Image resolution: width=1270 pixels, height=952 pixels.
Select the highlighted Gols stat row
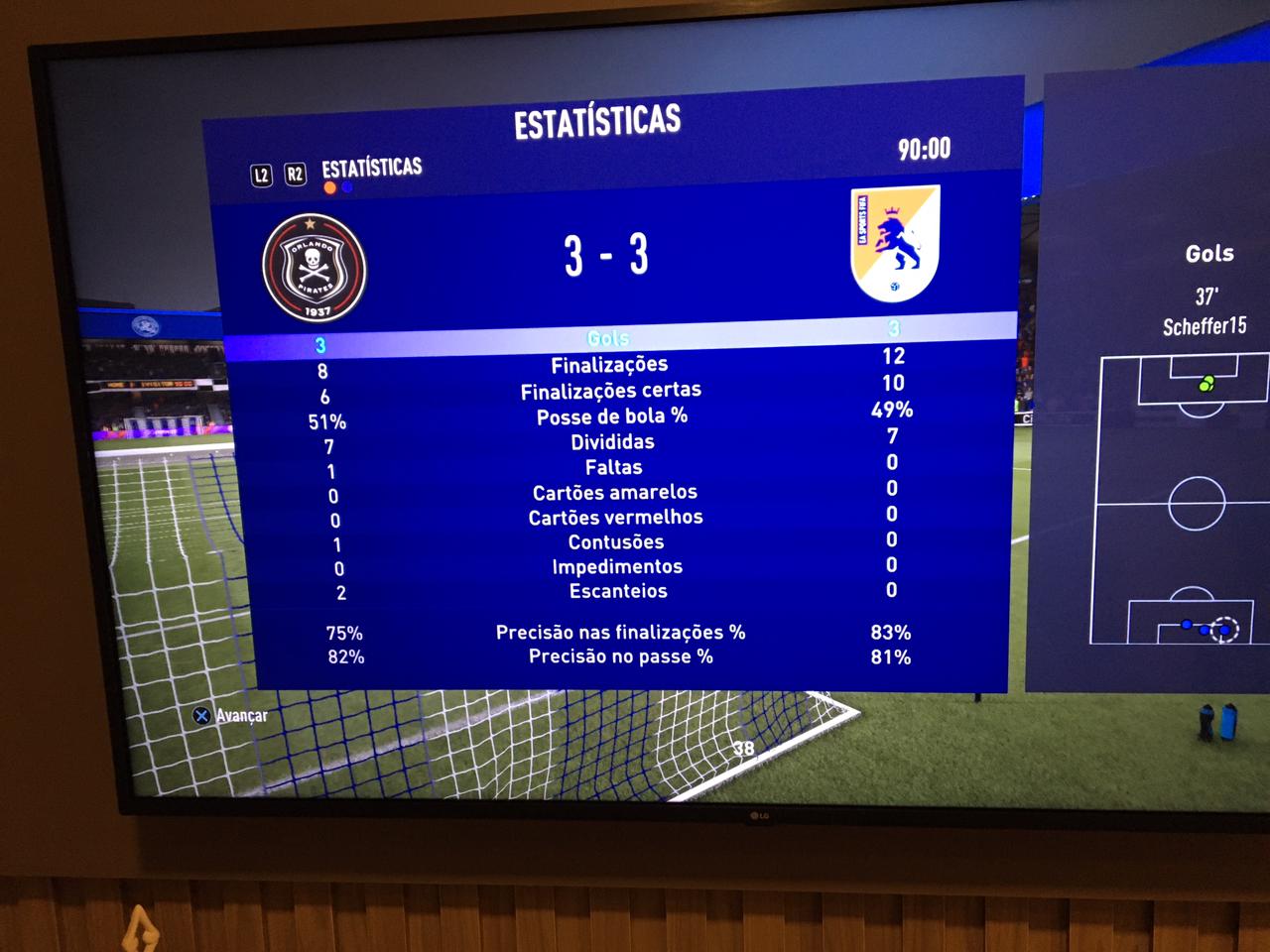pyautogui.click(x=607, y=339)
